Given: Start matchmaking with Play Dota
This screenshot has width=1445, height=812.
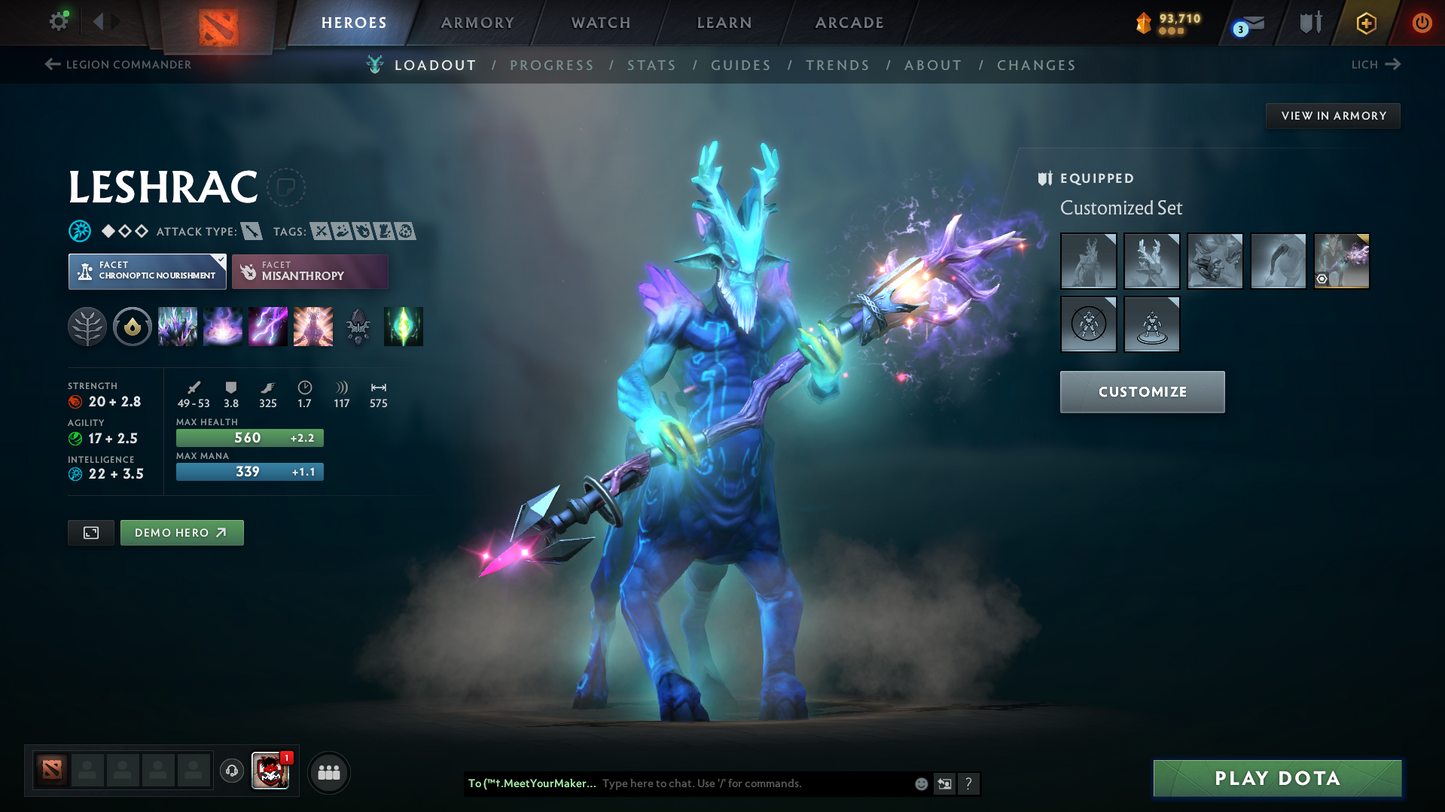Looking at the screenshot, I should click(1277, 779).
